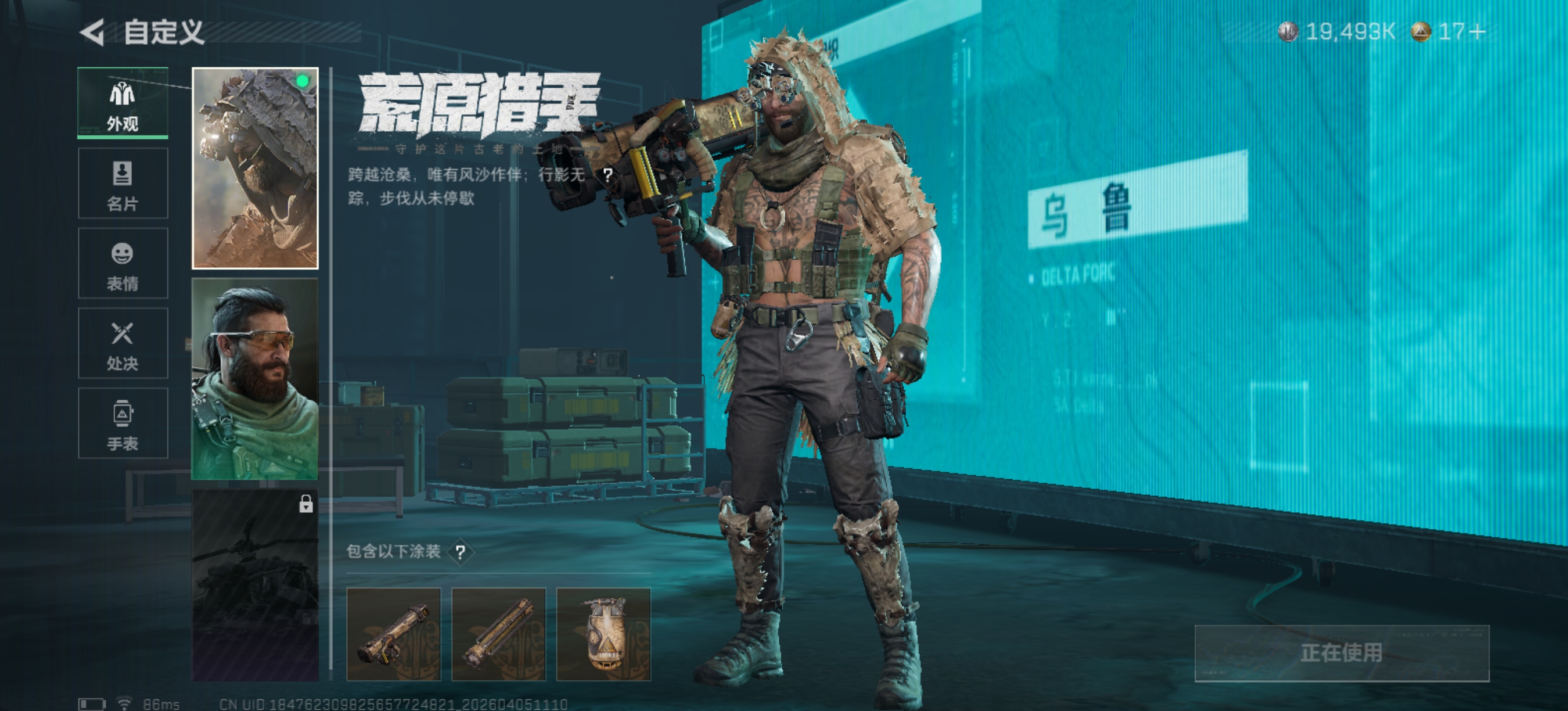Switch to the 外观 appearance tab

click(x=123, y=103)
